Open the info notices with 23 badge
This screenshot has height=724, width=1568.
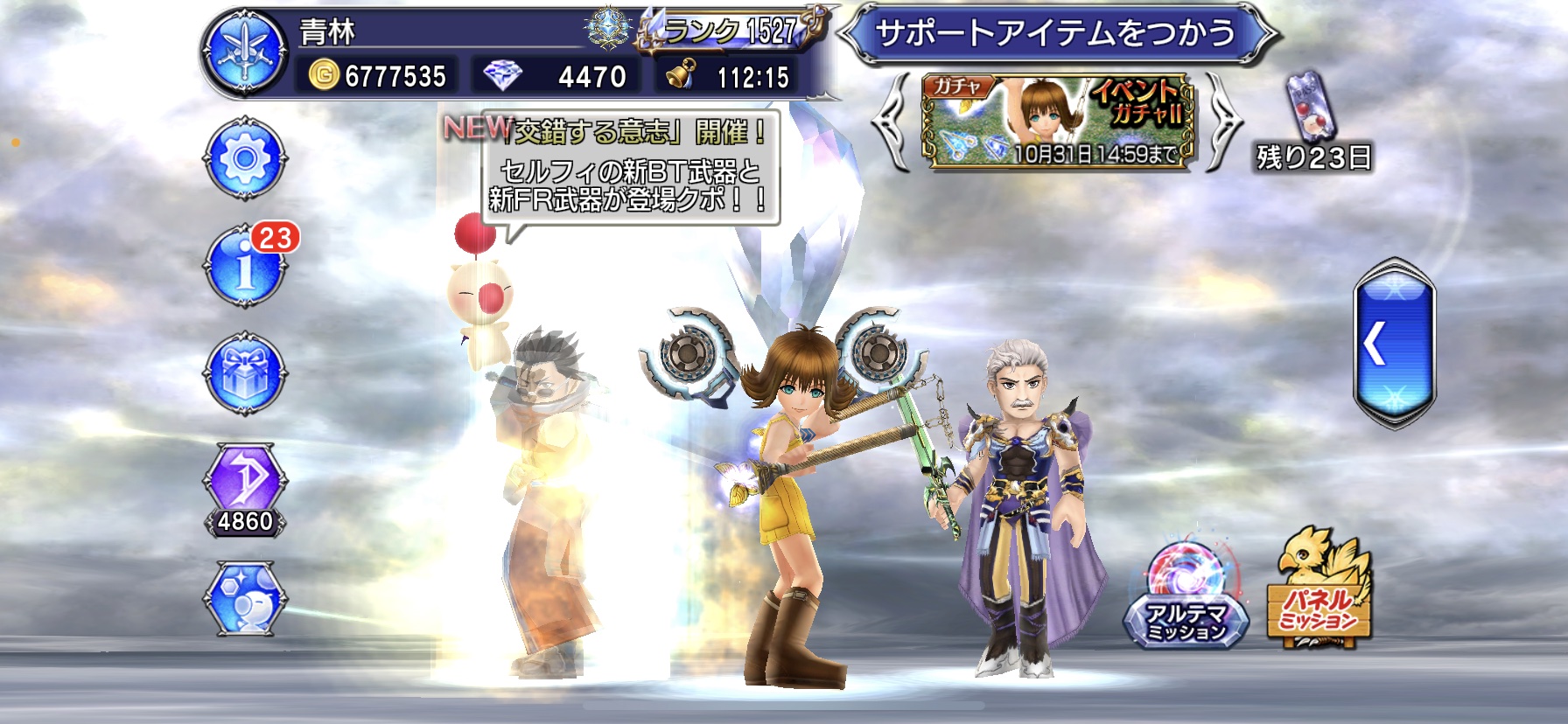[x=245, y=266]
